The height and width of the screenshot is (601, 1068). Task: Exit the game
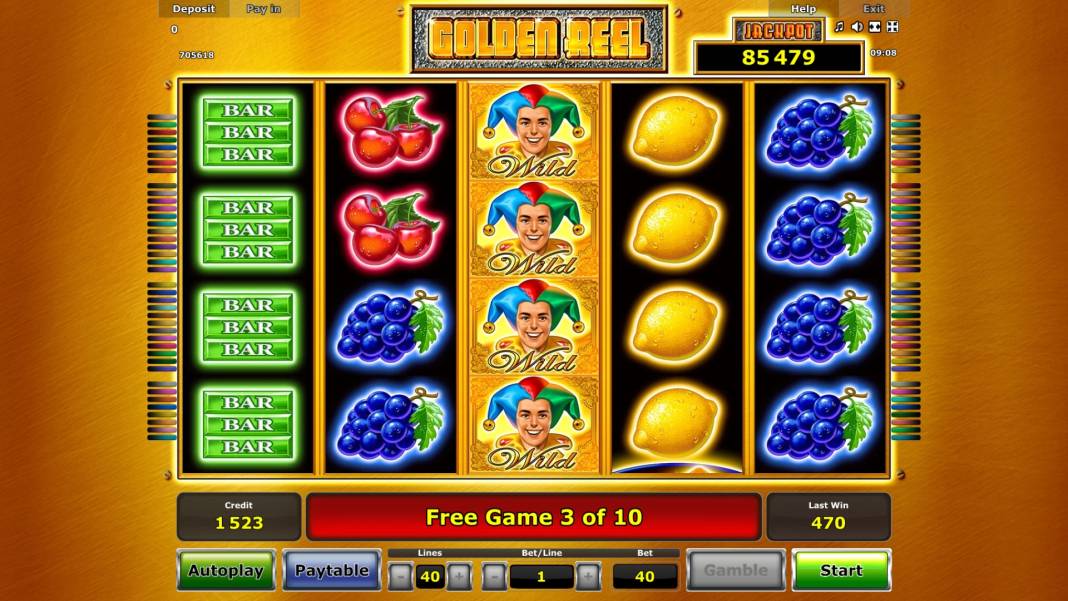pos(873,9)
